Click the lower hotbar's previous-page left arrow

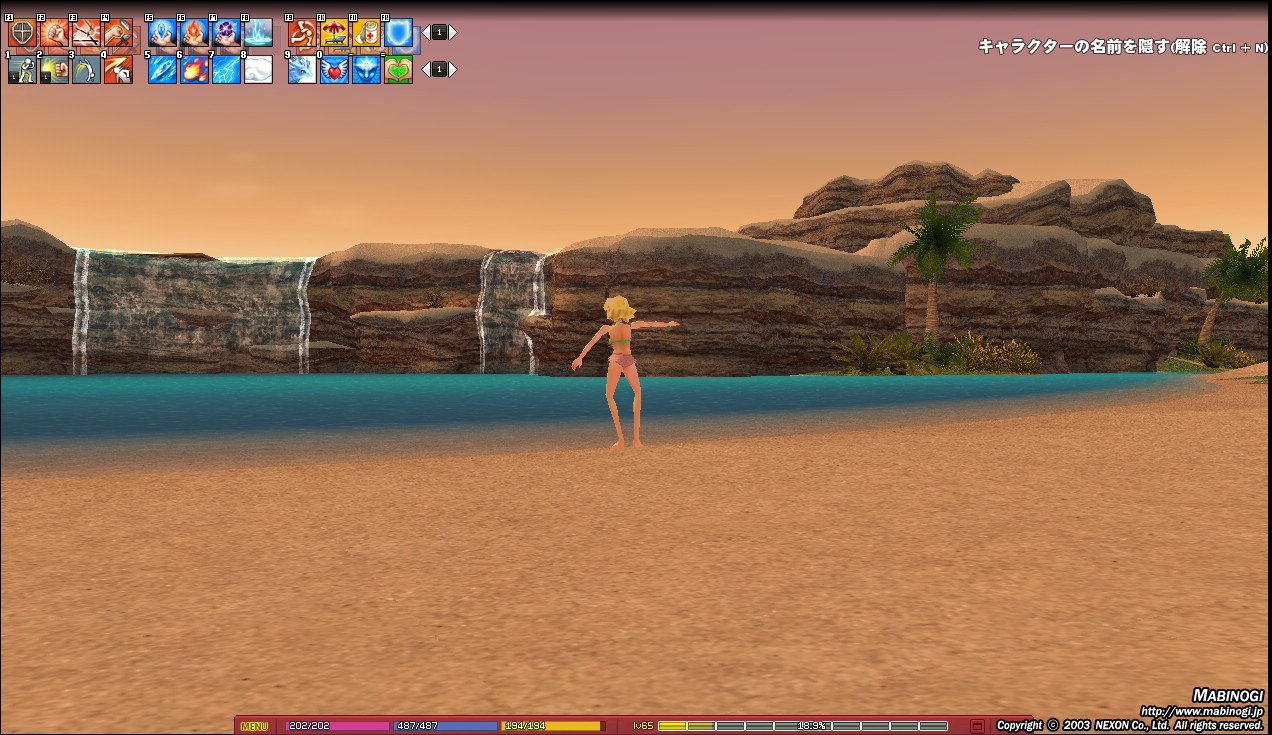coord(425,69)
